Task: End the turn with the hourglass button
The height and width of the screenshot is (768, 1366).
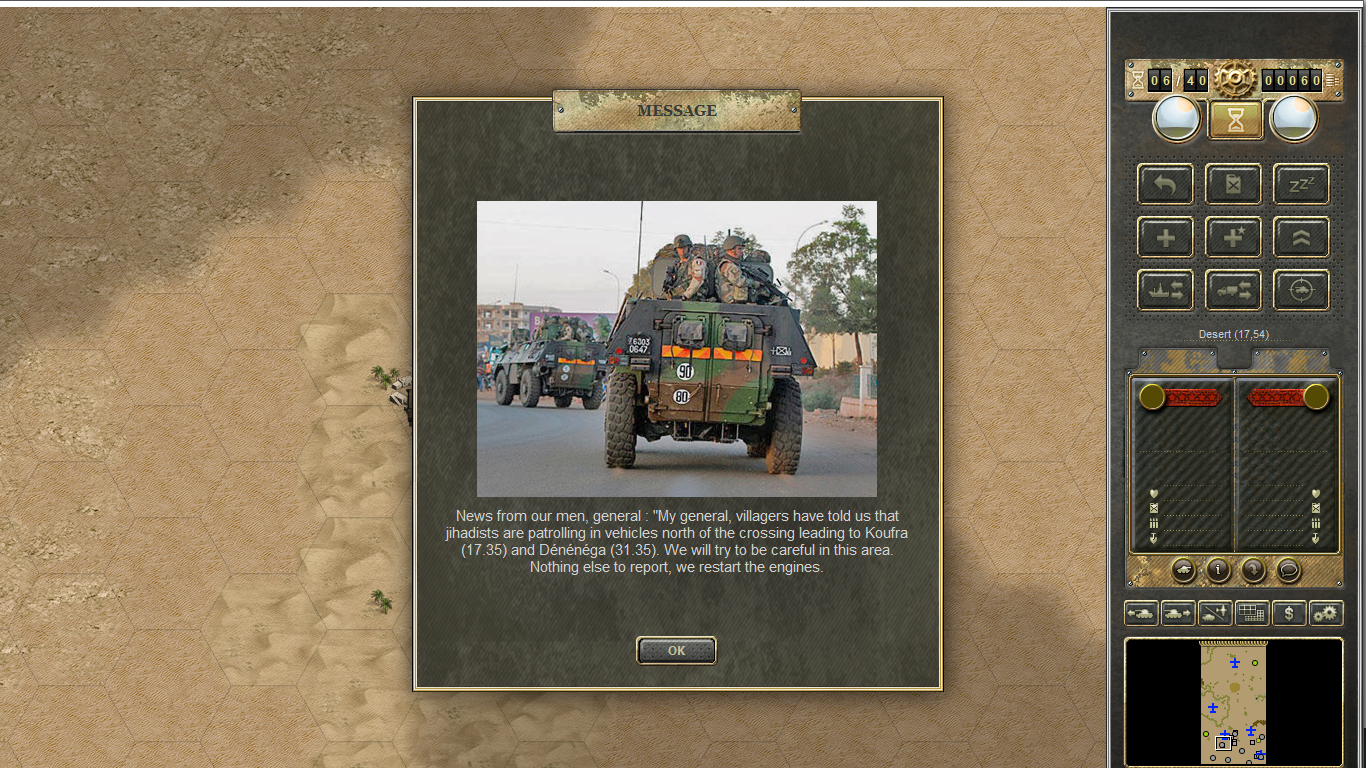Action: pyautogui.click(x=1234, y=119)
